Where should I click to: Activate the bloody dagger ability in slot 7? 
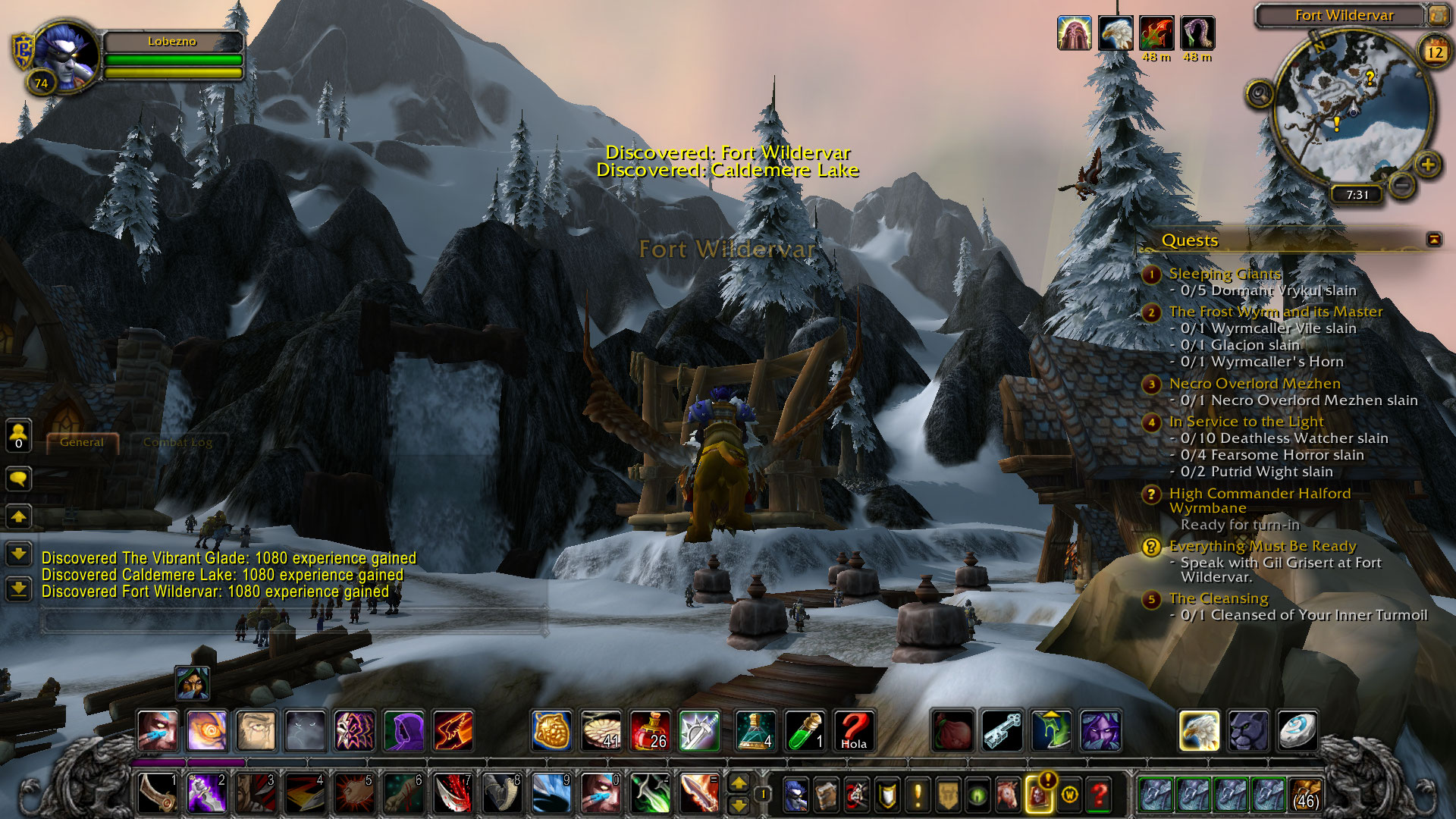[453, 793]
